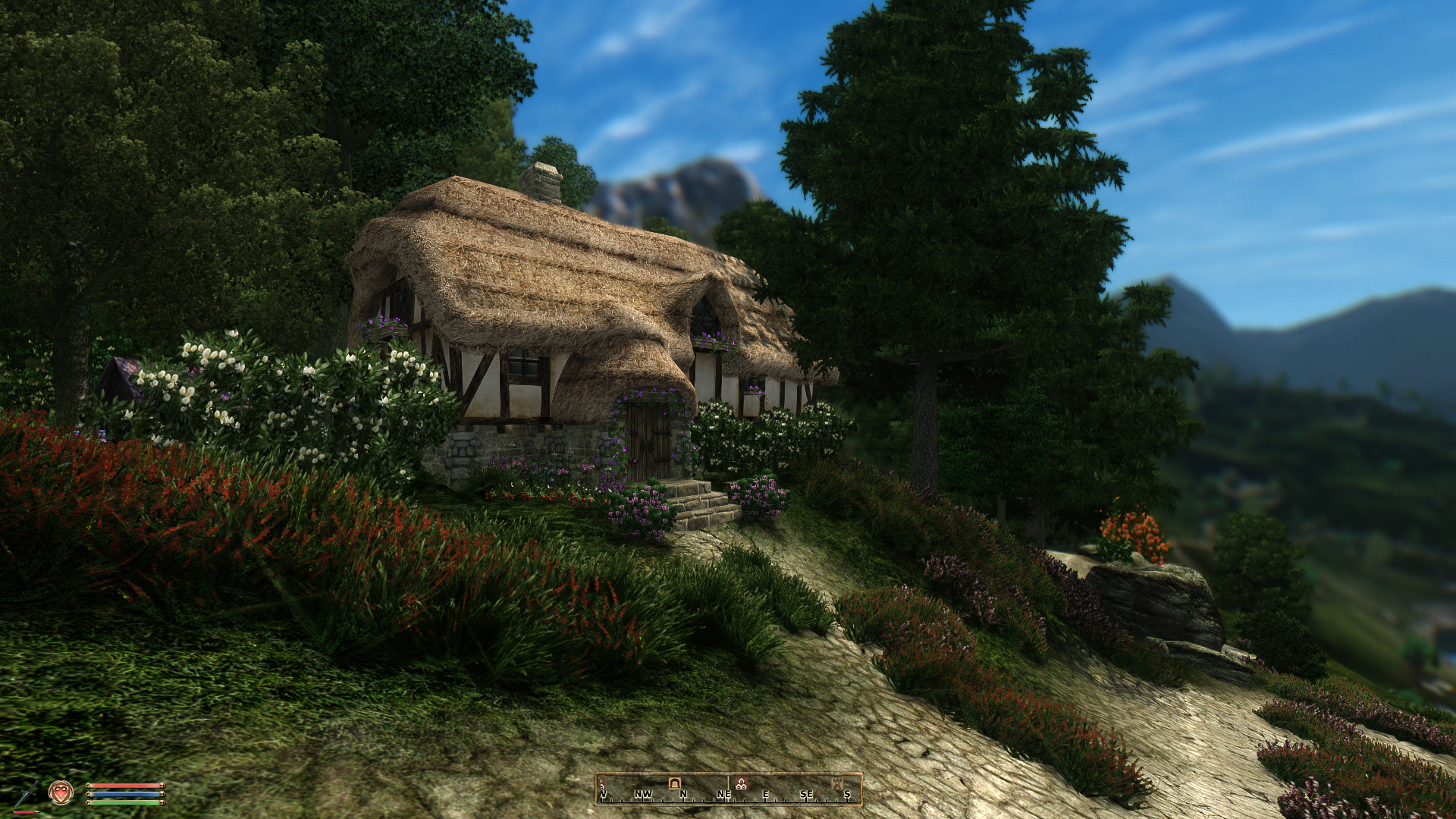Viewport: 1456px width, 819px height.
Task: Select the settlement houses marker on compass
Action: pos(742,785)
